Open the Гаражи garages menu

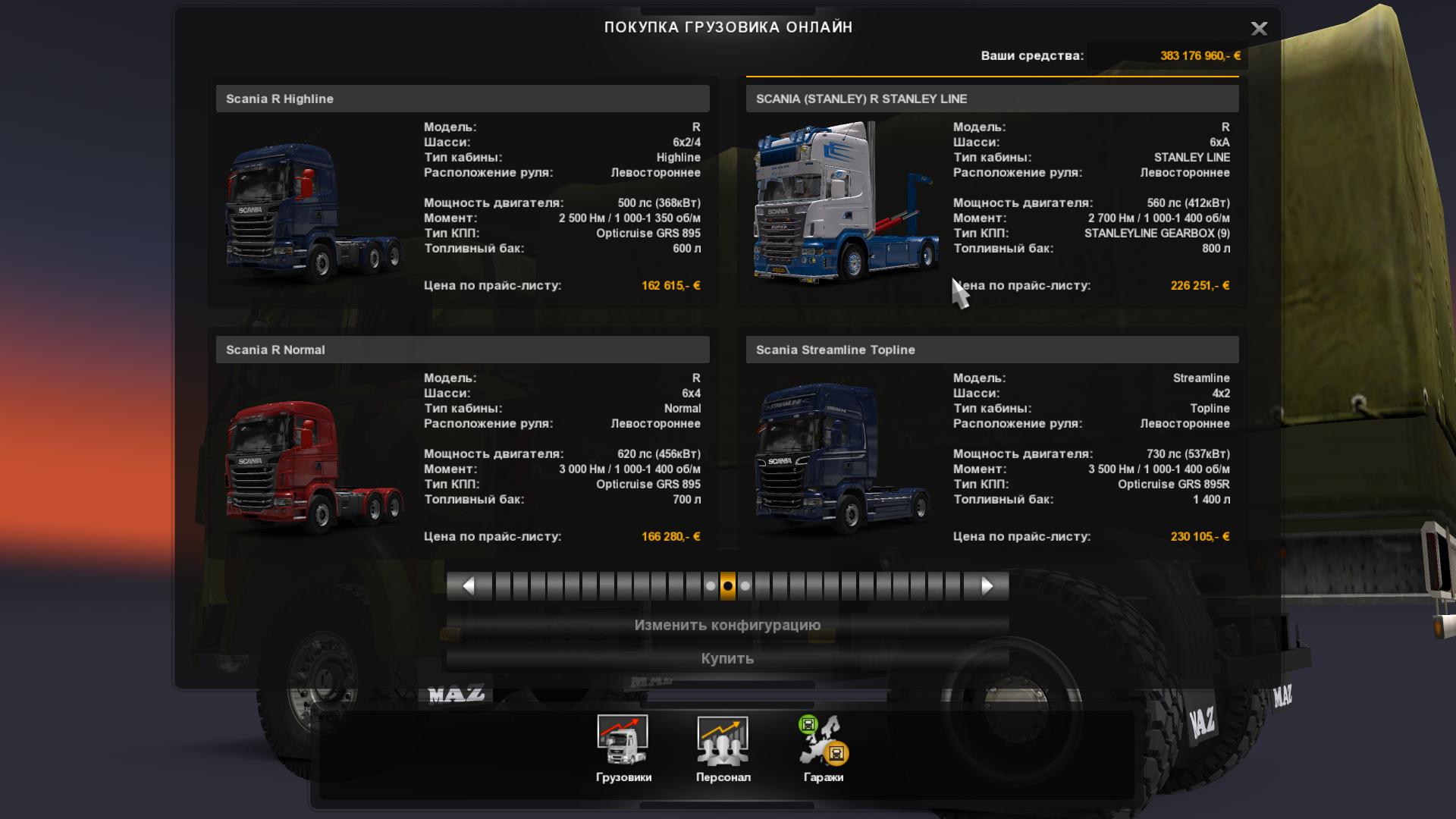point(824,748)
